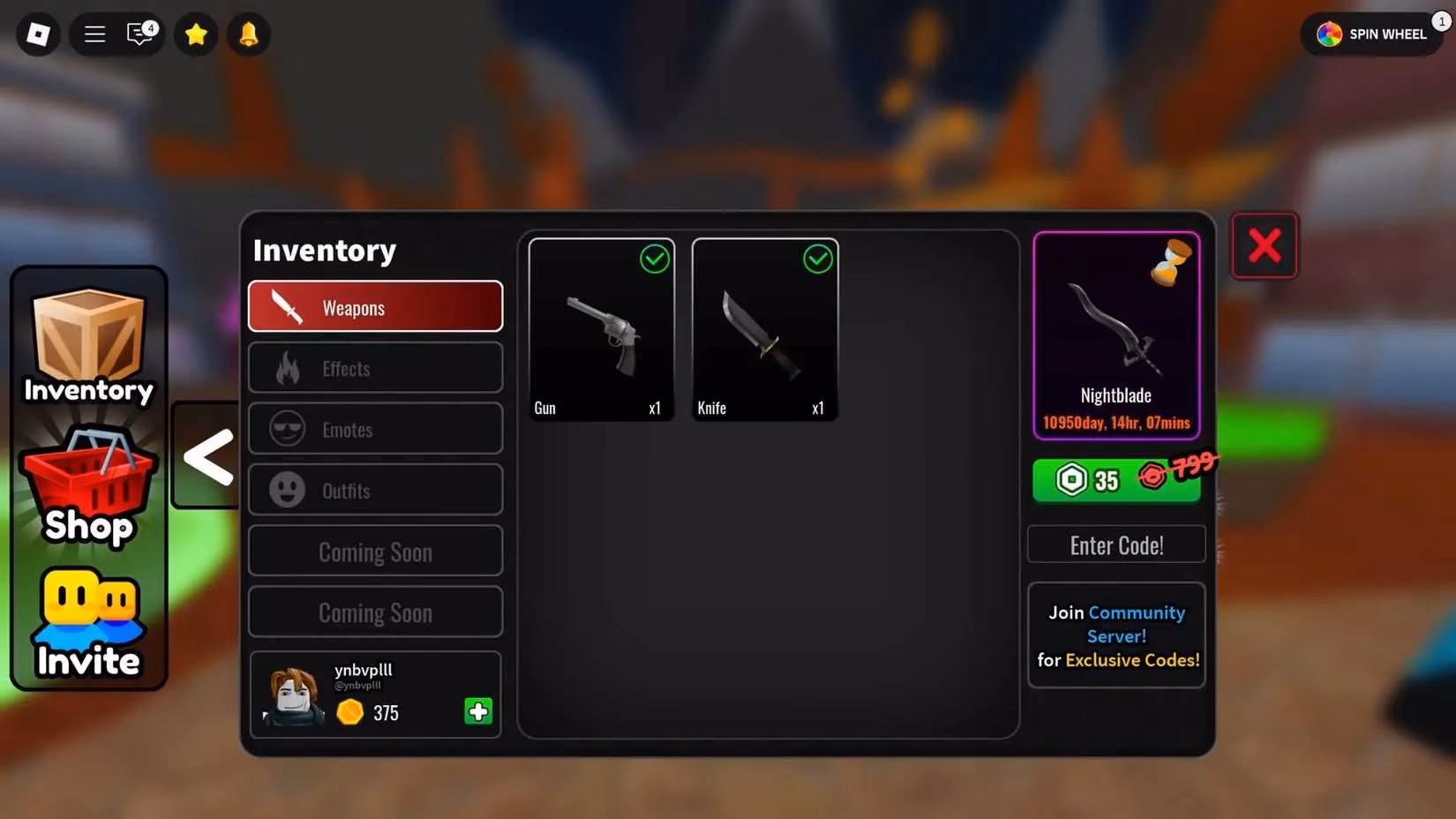Open the Roblox main menu
This screenshot has height=819, width=1456.
(38, 34)
